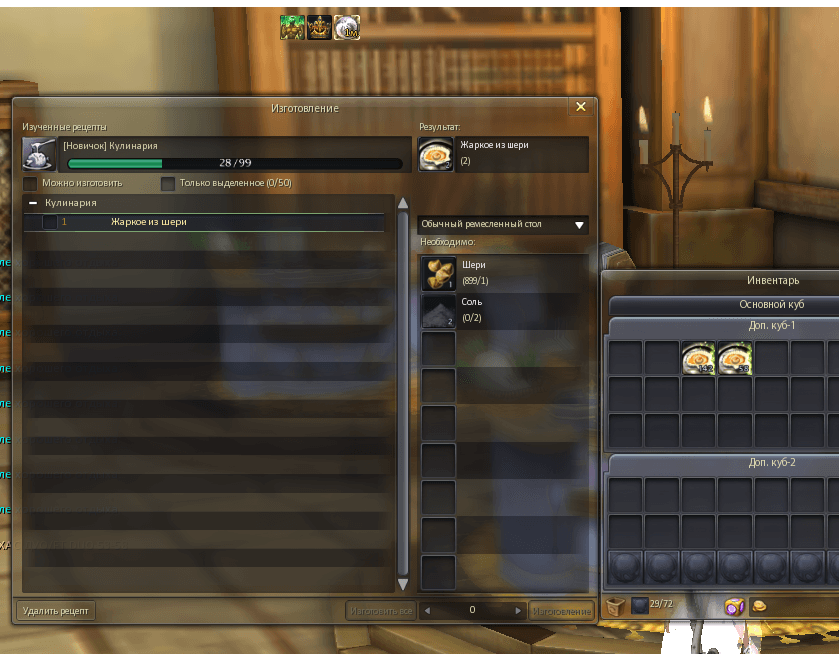Screen dimensions: 839x654
Task: Click the 'Изготовить все' button
Action: (x=380, y=610)
